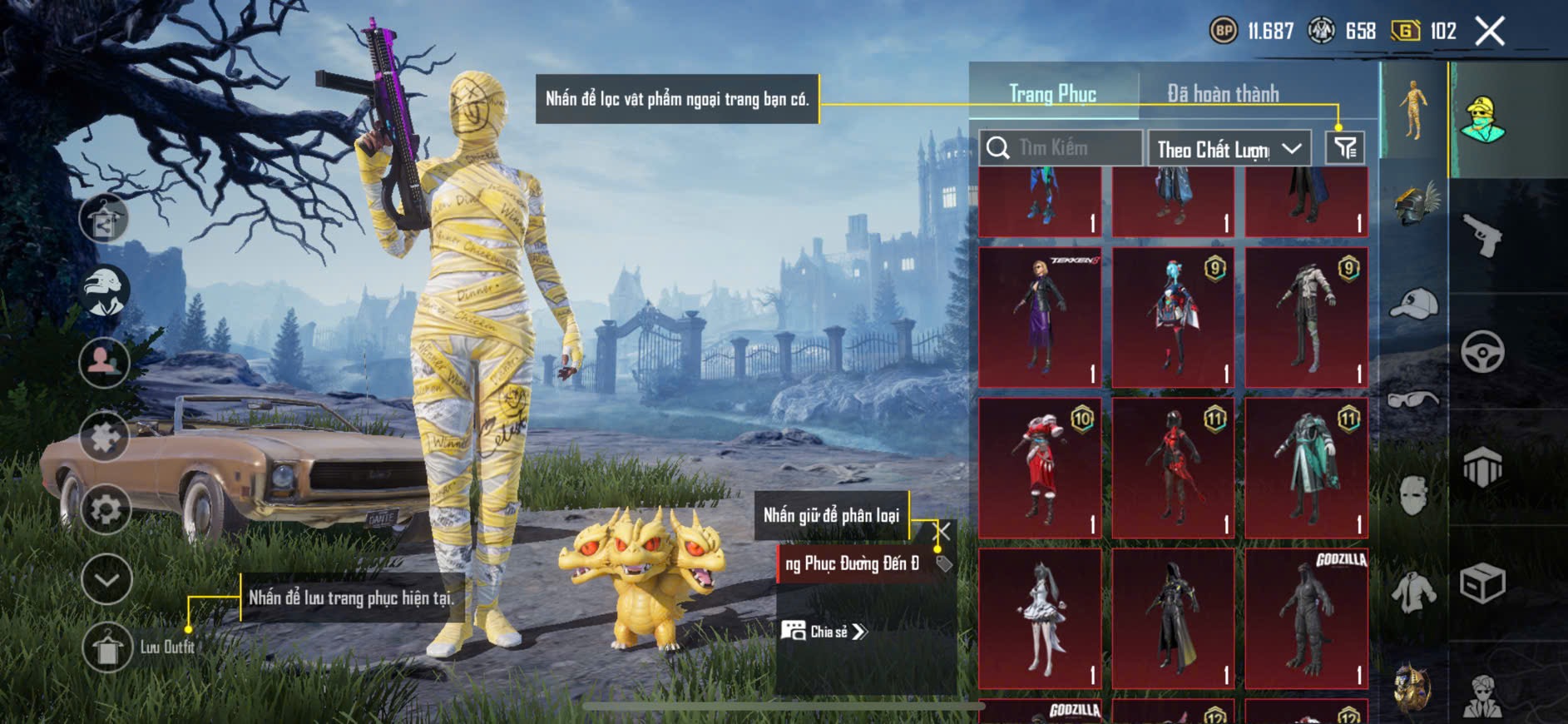Select the Tekken 8 outfit thumbnail
The height and width of the screenshot is (724, 1568).
coord(1040,316)
